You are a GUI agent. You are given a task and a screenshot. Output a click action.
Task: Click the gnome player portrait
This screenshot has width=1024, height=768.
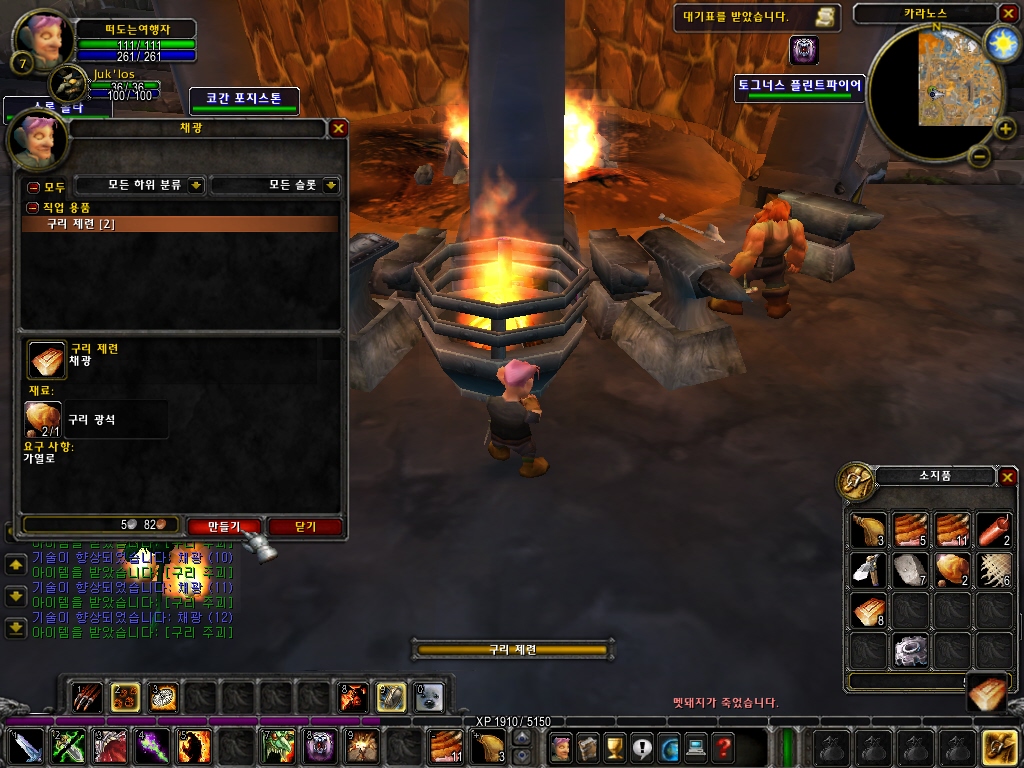click(42, 38)
